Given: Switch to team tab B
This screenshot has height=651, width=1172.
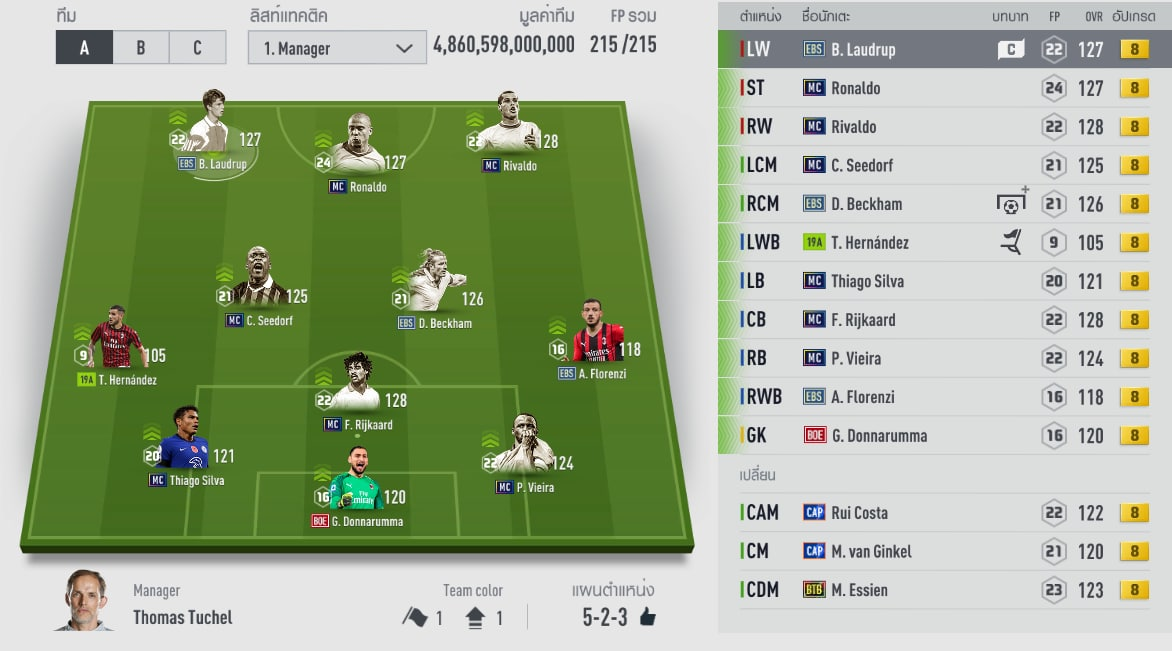Looking at the screenshot, I should pos(140,48).
